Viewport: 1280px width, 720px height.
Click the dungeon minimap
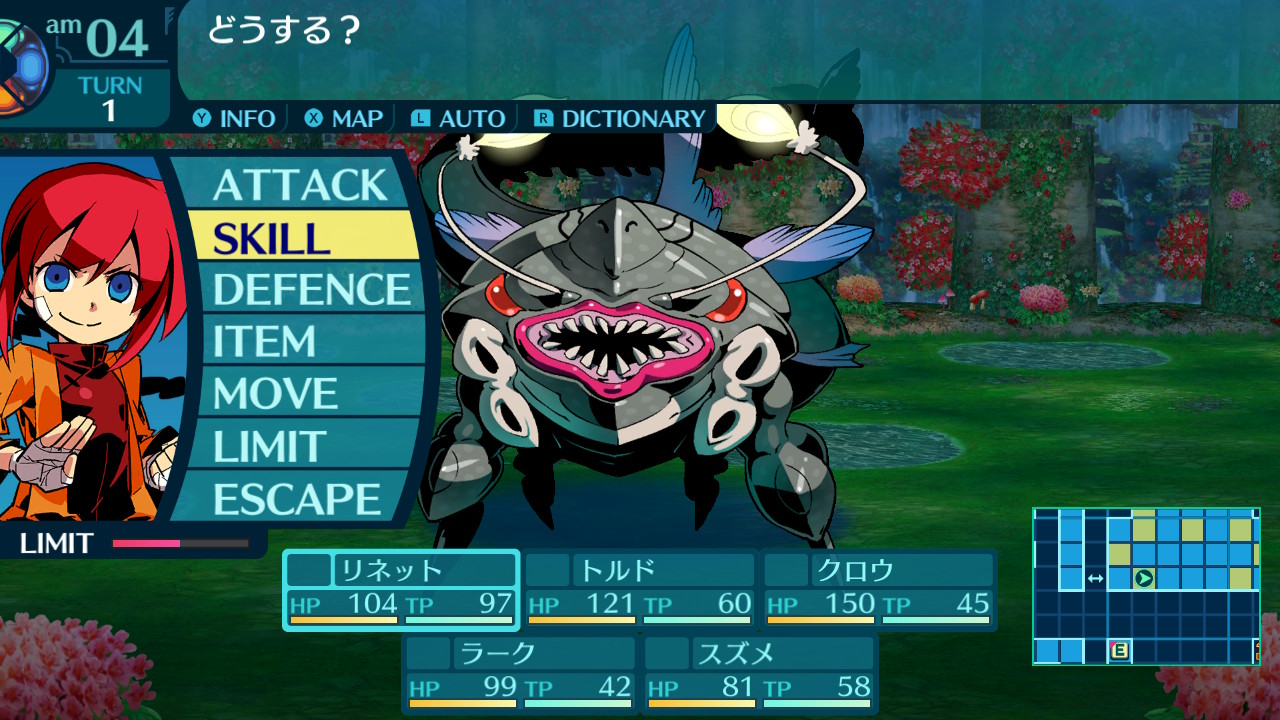(x=1146, y=586)
